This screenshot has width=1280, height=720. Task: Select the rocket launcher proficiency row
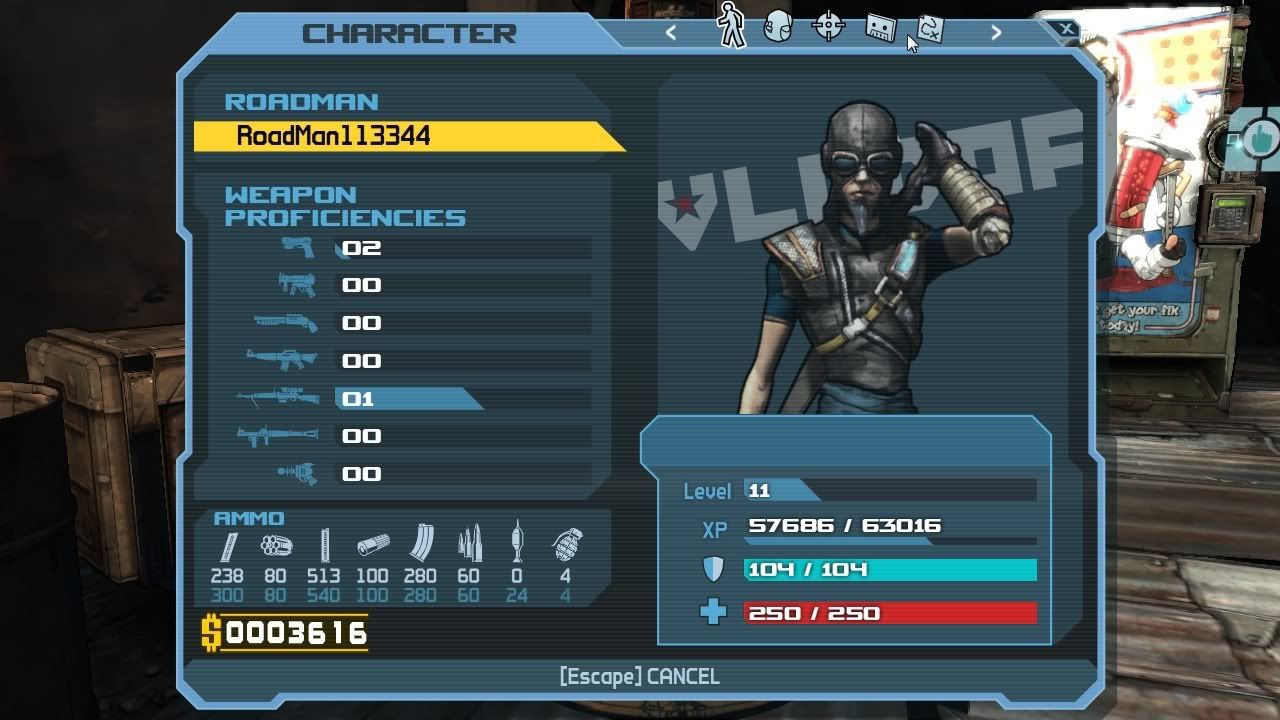click(x=420, y=437)
